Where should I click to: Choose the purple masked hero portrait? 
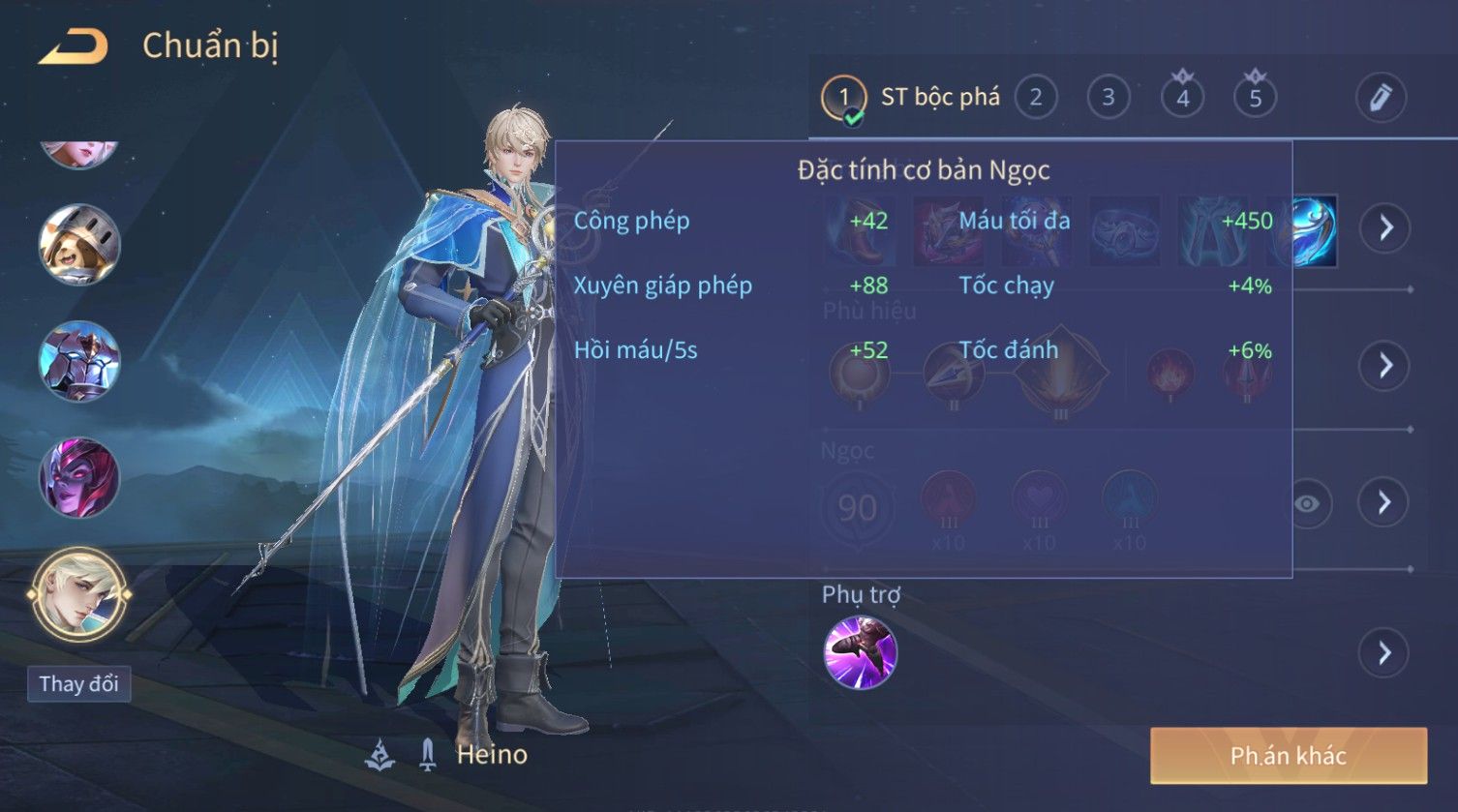(x=79, y=477)
